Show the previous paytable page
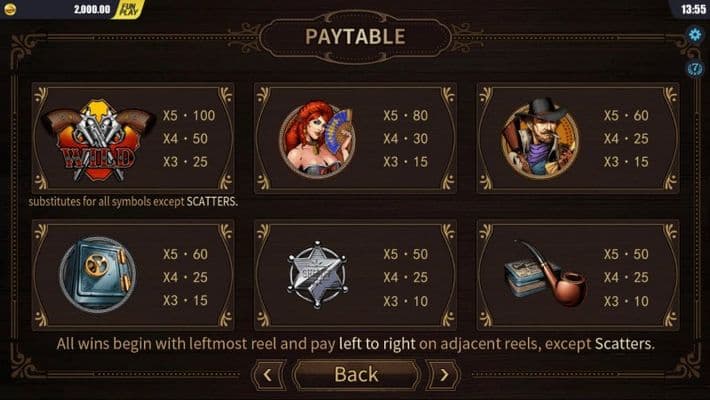710x400 pixels. click(x=268, y=375)
